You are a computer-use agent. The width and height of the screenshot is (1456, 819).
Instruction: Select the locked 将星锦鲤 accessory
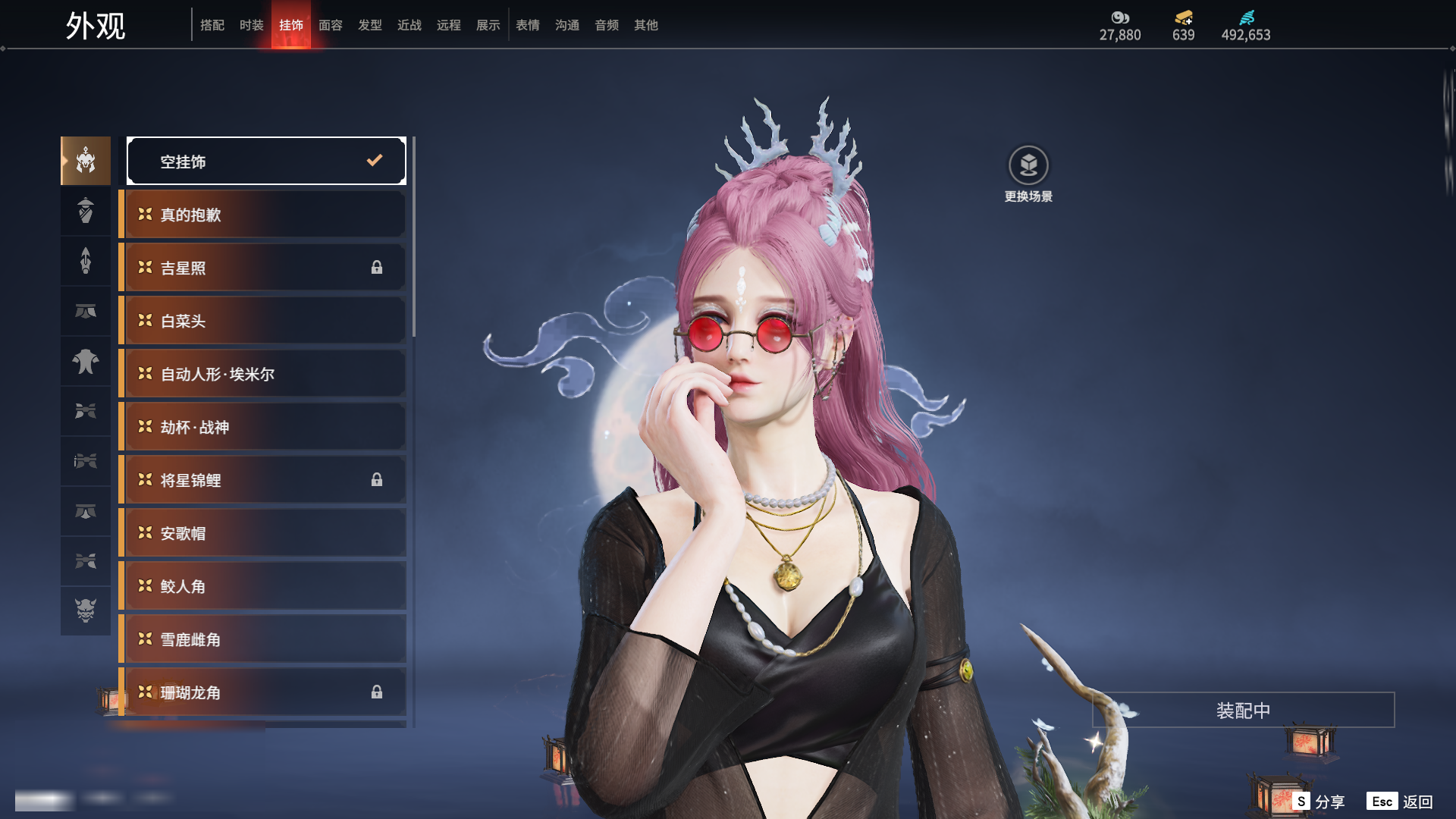(x=262, y=480)
